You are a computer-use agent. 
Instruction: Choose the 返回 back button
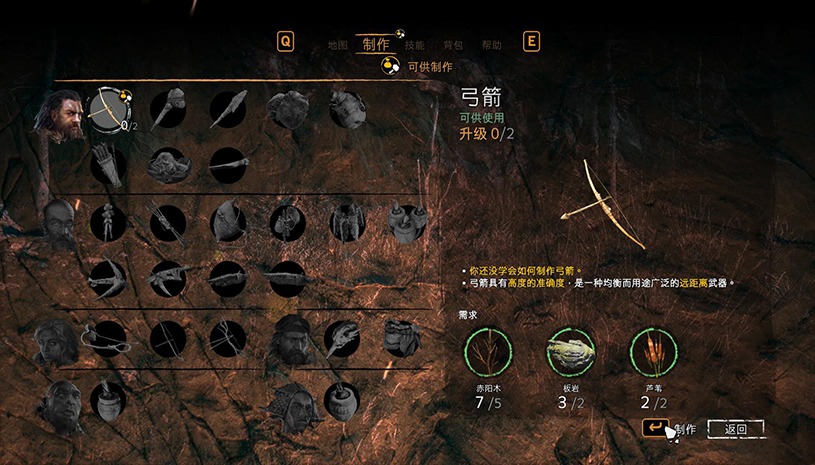[x=735, y=429]
